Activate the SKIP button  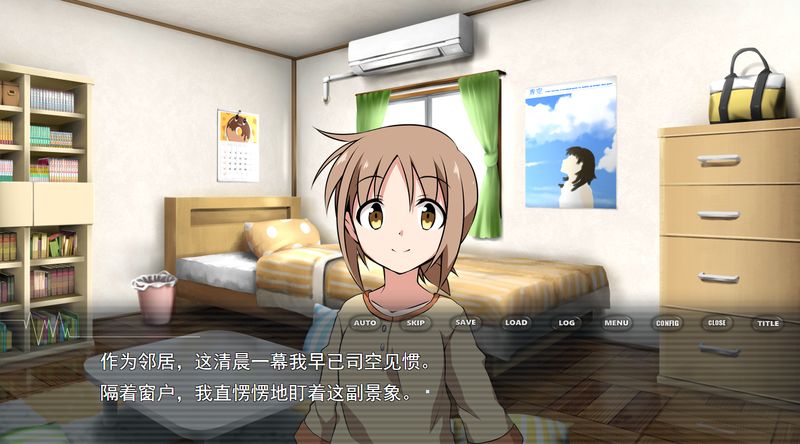[415, 323]
